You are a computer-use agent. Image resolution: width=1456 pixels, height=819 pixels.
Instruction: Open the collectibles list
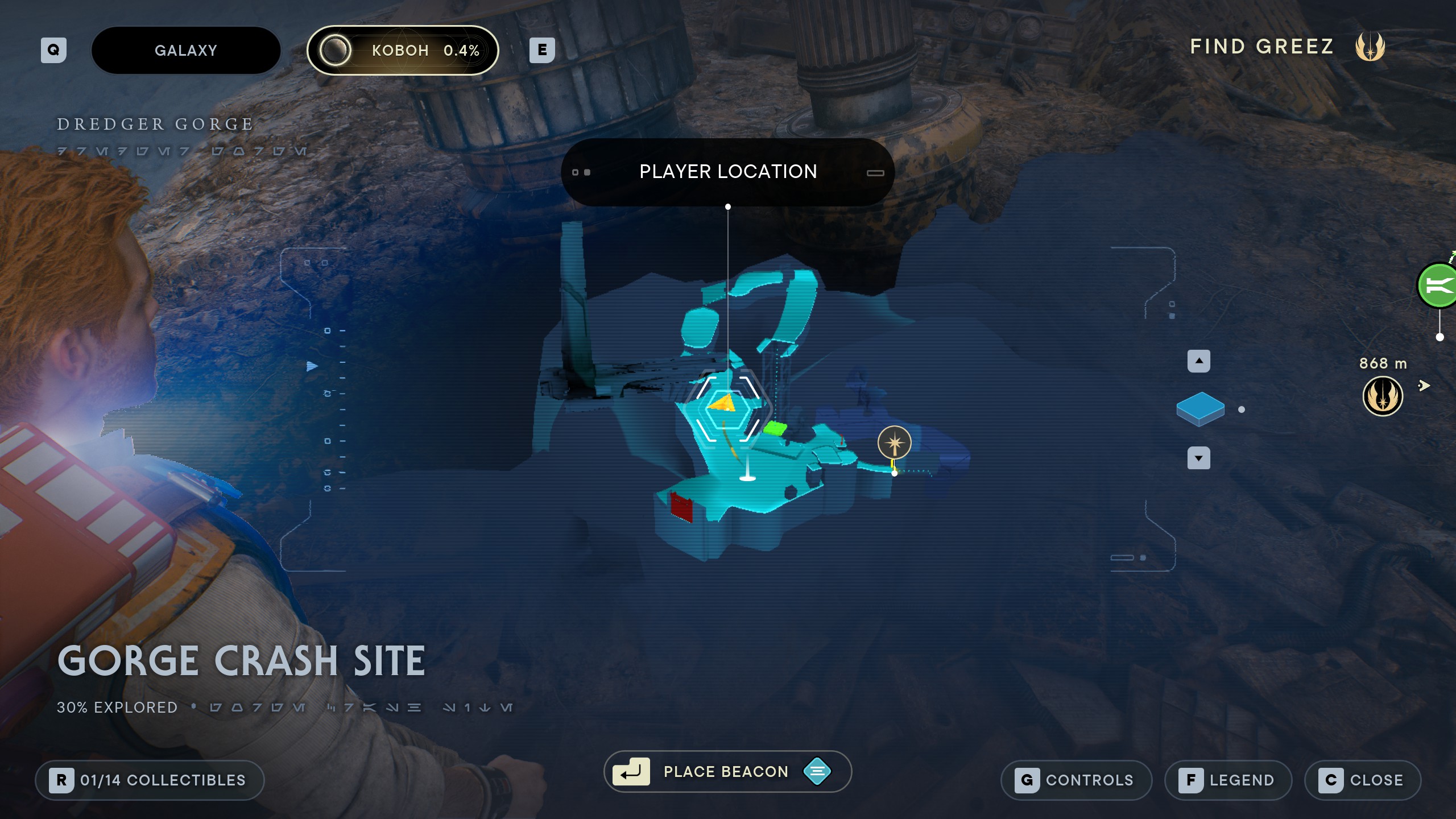click(150, 780)
